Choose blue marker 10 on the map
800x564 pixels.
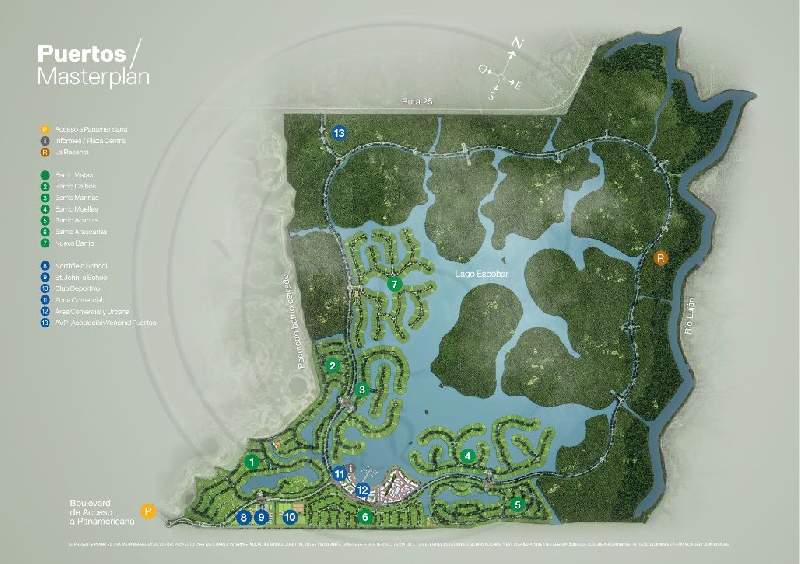[x=290, y=517]
